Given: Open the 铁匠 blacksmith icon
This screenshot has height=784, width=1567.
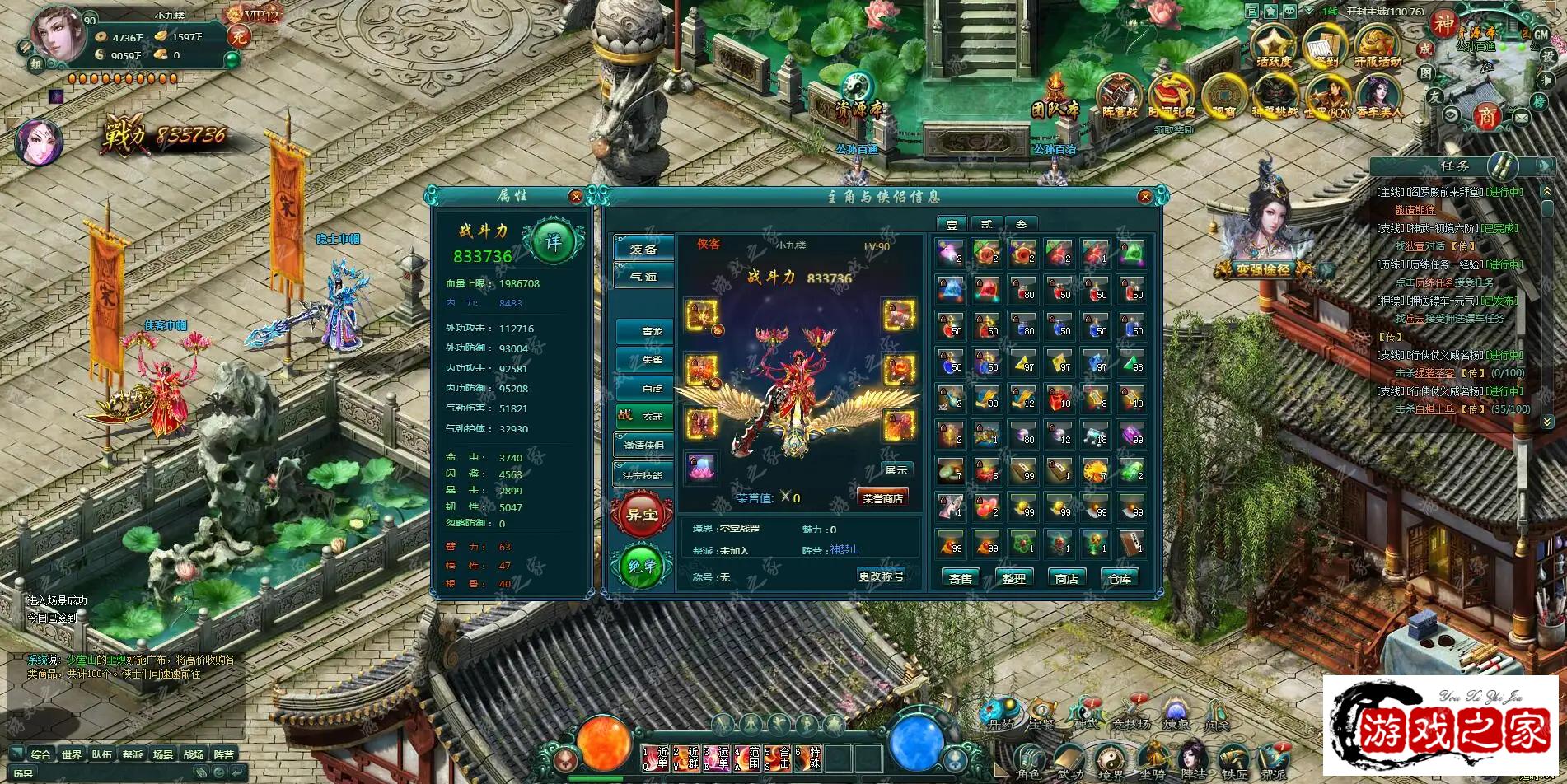Looking at the screenshot, I should coord(1233,758).
